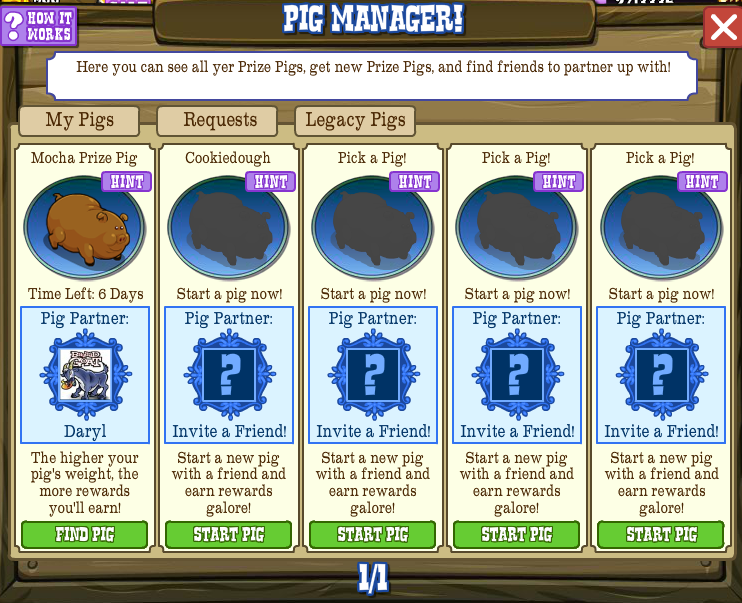This screenshot has height=603, width=742.
Task: Open the Requests tab
Action: [220, 121]
